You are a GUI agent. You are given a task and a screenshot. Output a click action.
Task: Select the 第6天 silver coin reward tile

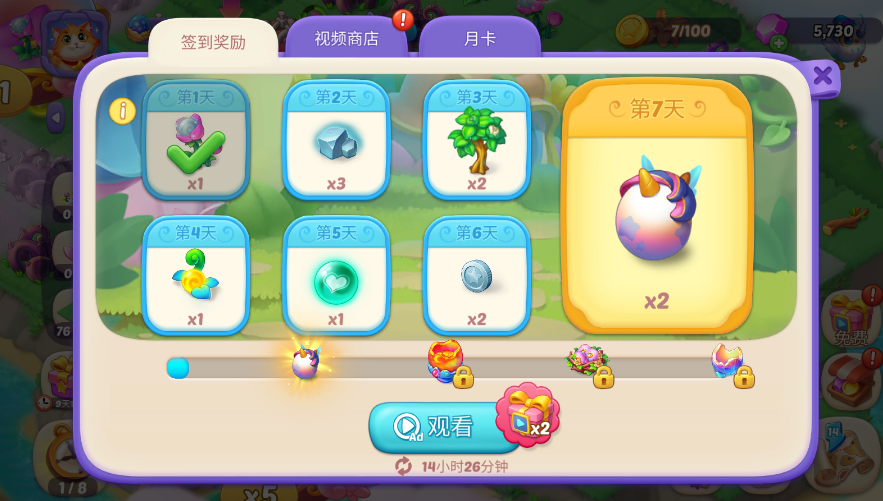(x=476, y=276)
